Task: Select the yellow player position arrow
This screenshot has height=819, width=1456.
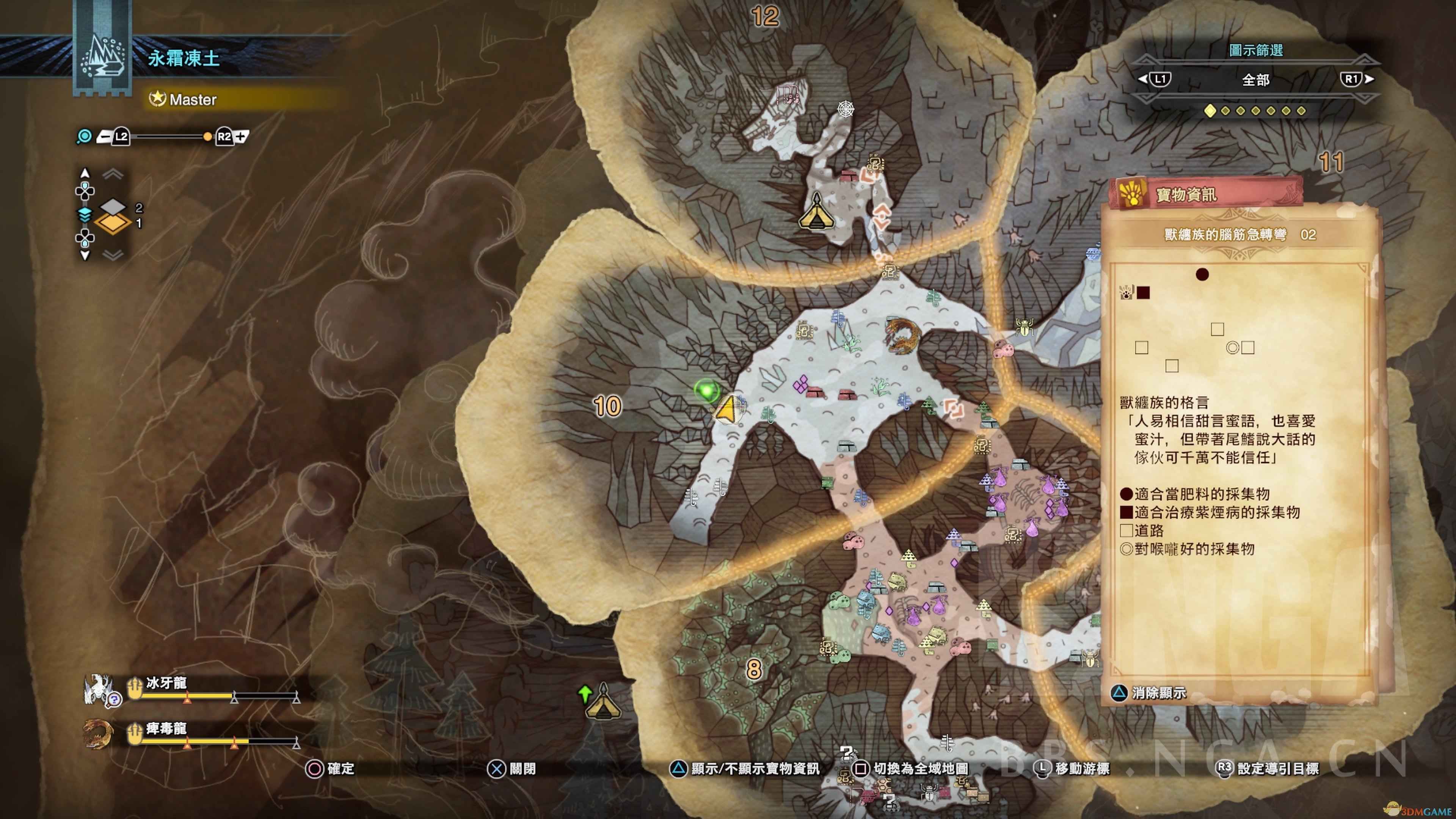Action: [727, 409]
